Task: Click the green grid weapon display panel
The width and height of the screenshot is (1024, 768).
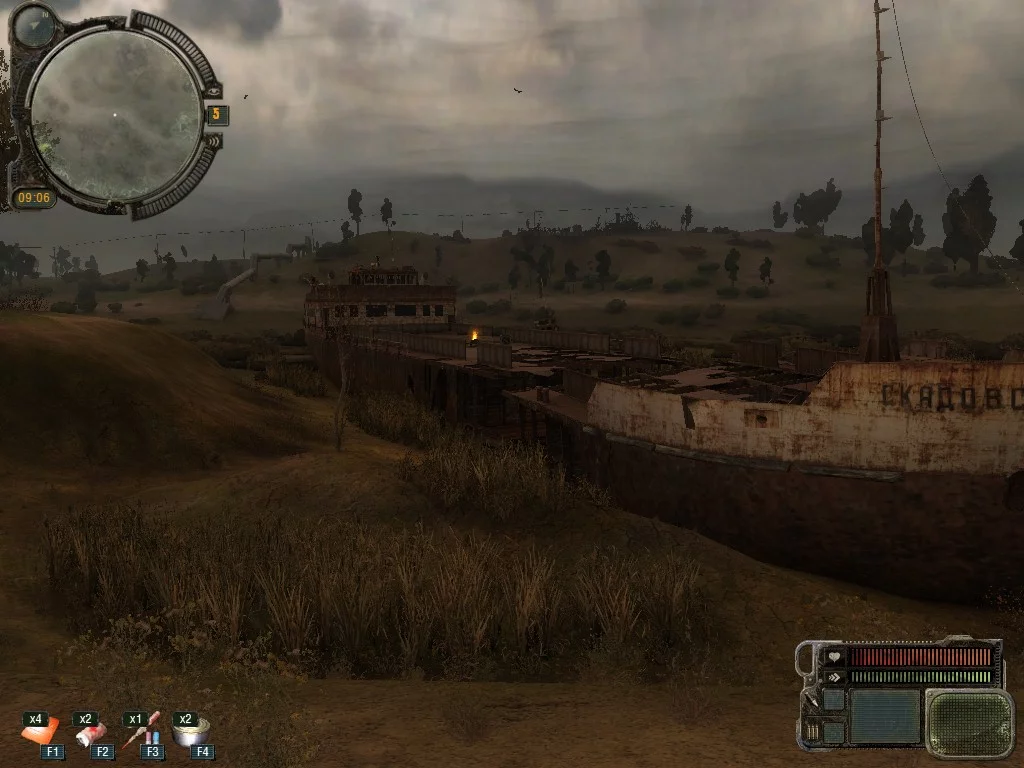Action: click(x=968, y=722)
